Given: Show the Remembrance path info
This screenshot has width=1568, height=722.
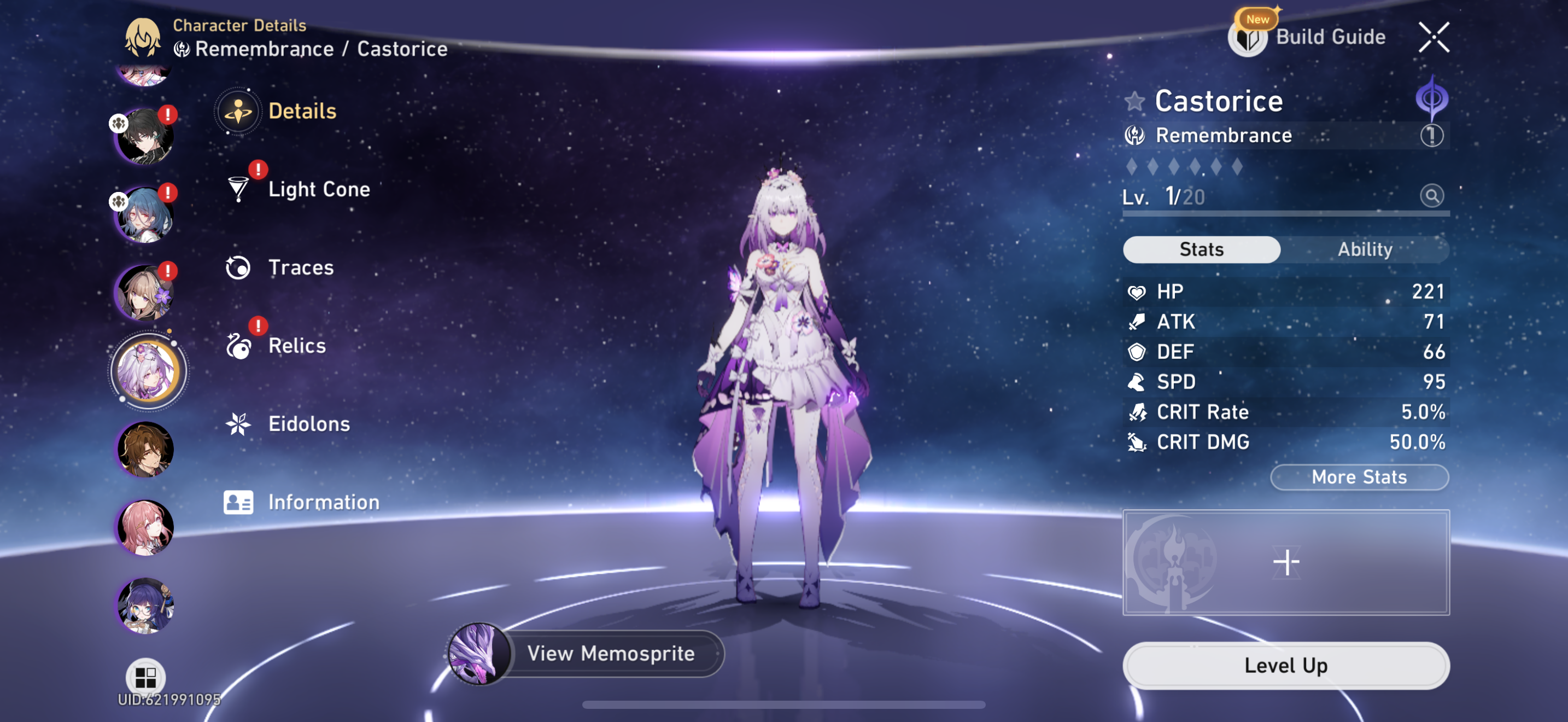Looking at the screenshot, I should [x=1431, y=135].
